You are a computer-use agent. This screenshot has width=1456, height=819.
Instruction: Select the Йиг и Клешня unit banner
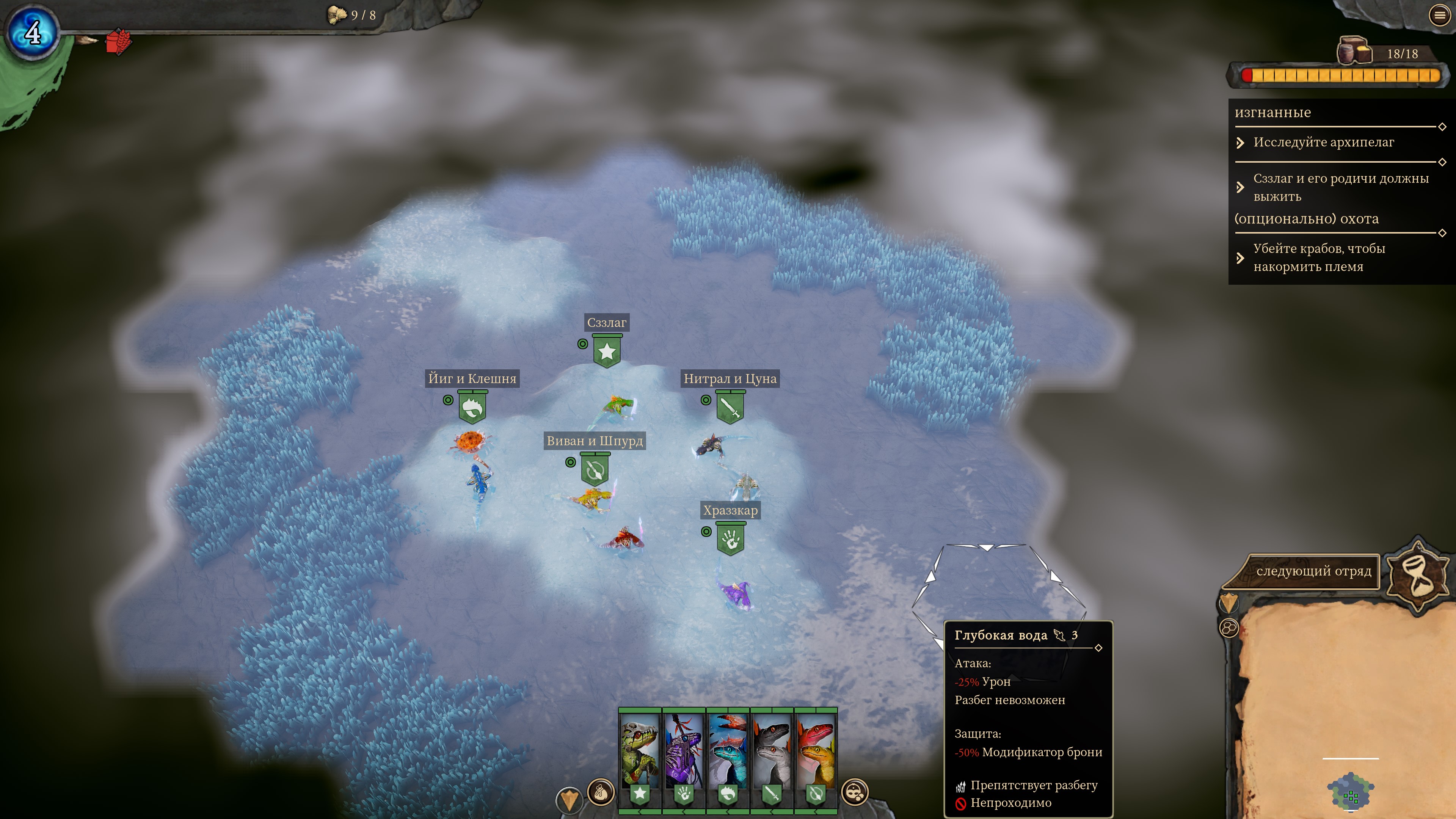tap(472, 408)
